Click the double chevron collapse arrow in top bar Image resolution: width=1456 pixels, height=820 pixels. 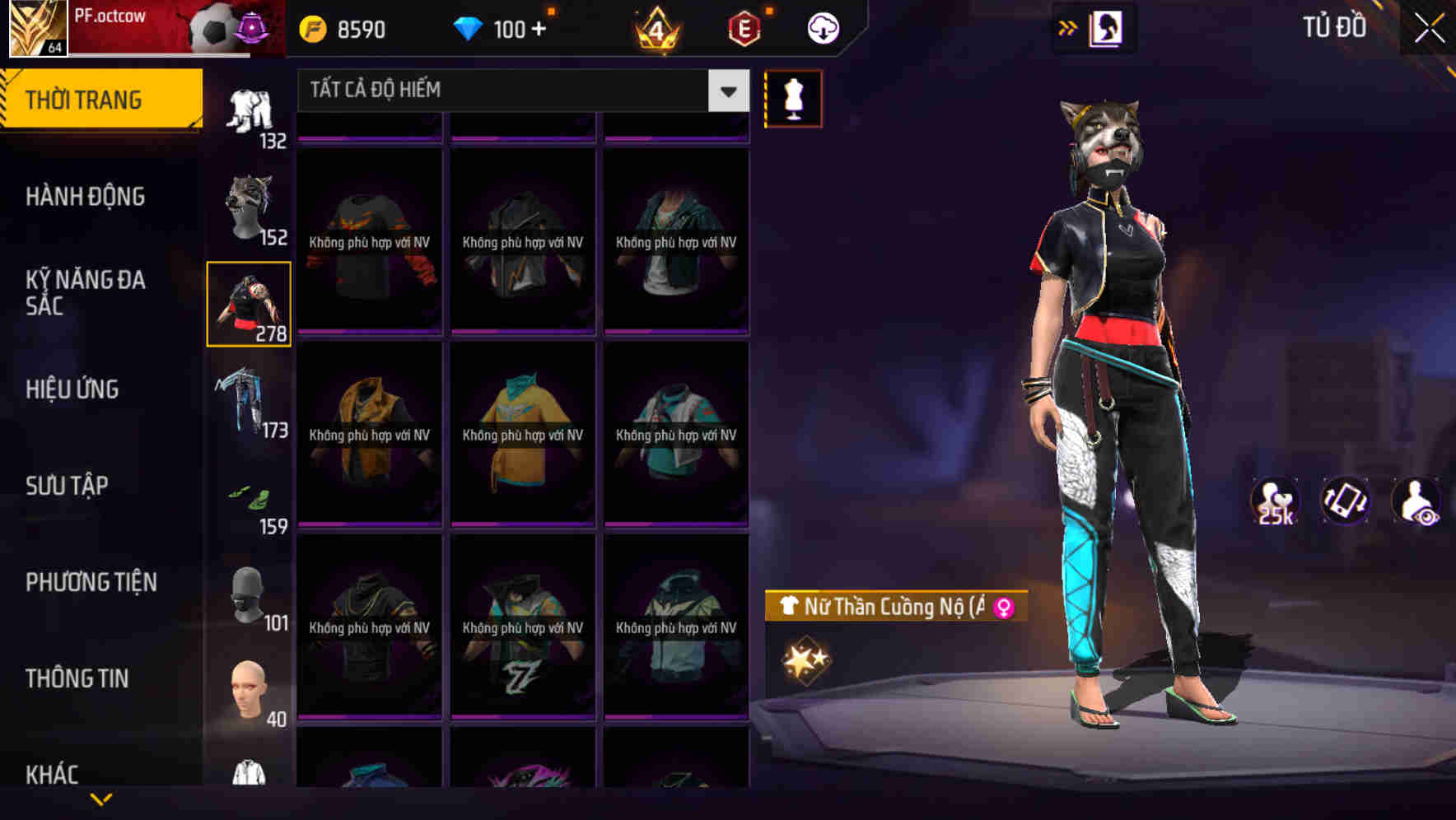click(x=1068, y=27)
